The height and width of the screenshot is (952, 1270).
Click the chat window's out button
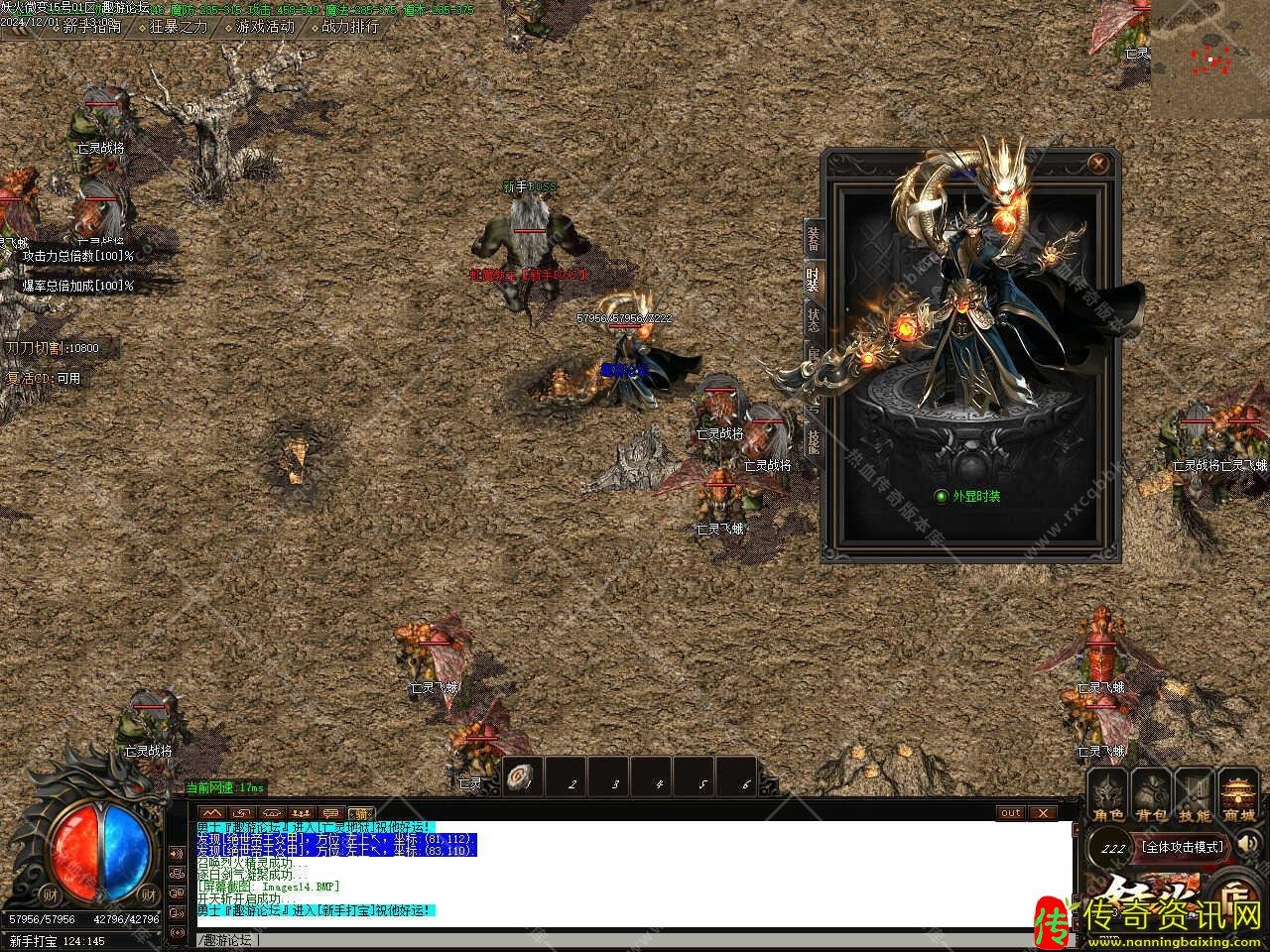click(x=1010, y=813)
